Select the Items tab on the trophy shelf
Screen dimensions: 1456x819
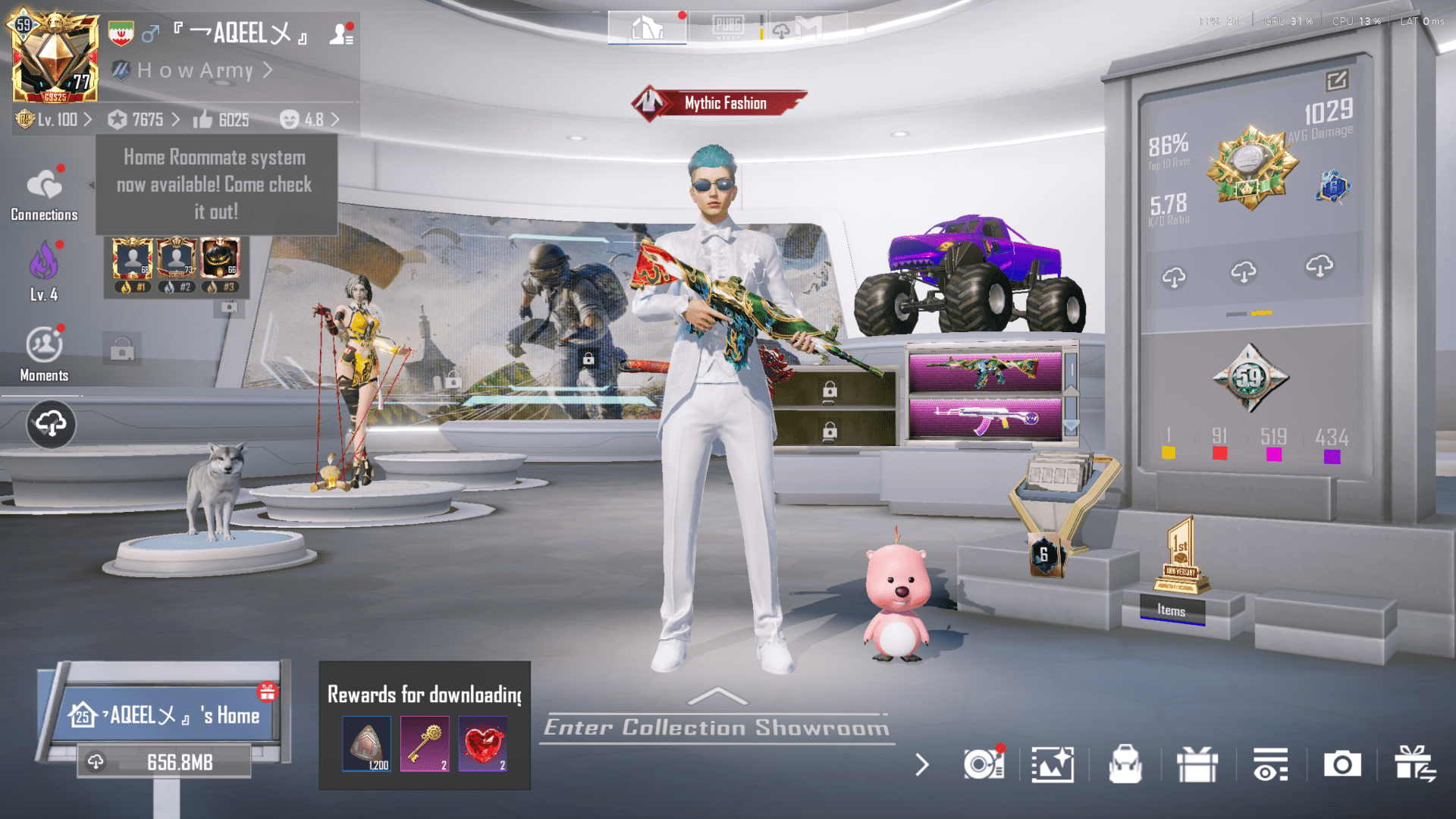click(1171, 611)
